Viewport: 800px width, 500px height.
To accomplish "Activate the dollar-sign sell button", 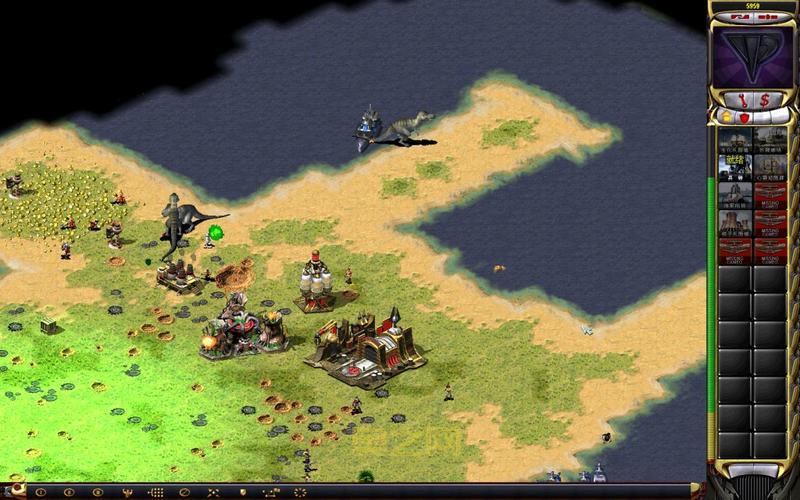I will click(765, 99).
